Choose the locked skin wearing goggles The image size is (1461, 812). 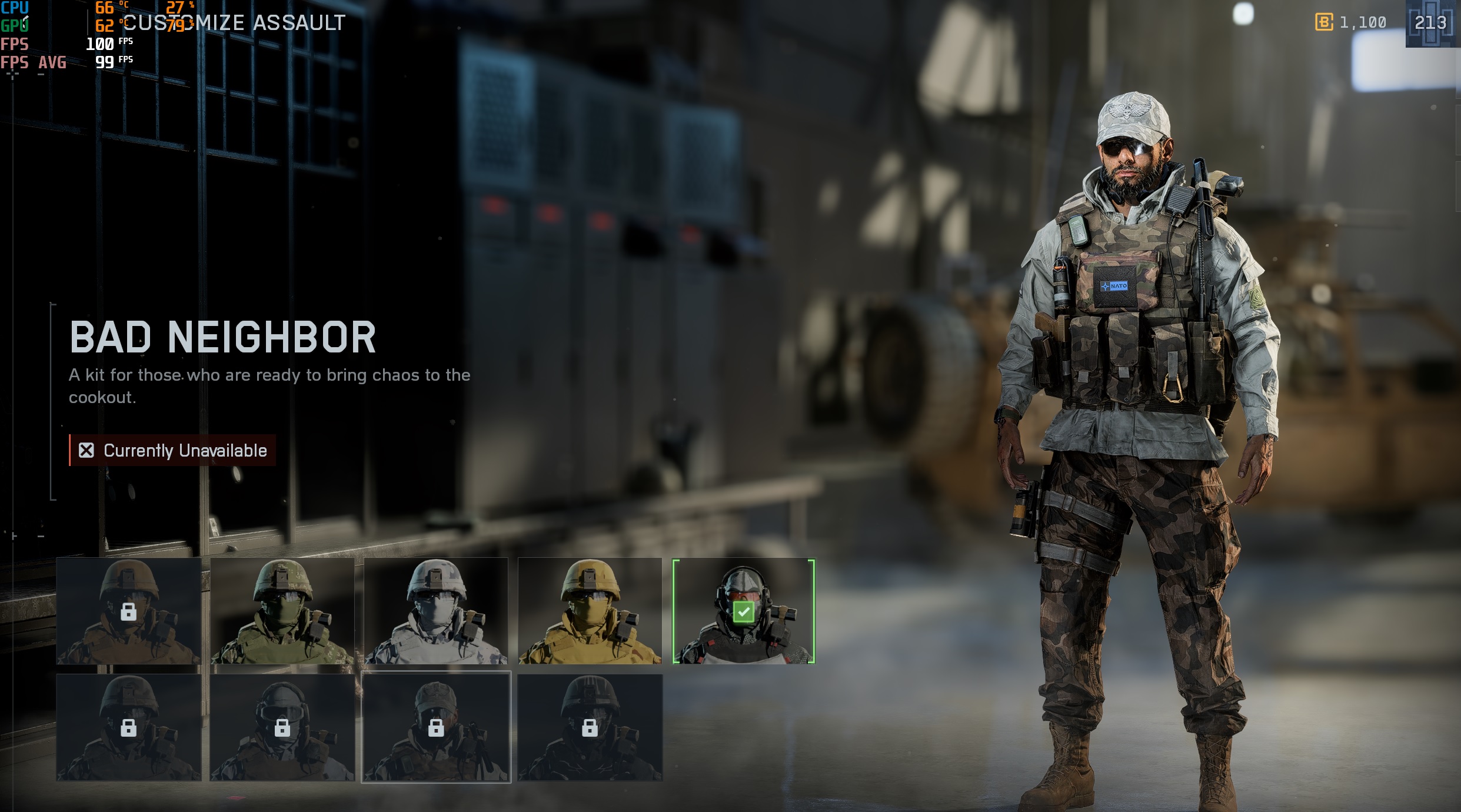coord(282,727)
